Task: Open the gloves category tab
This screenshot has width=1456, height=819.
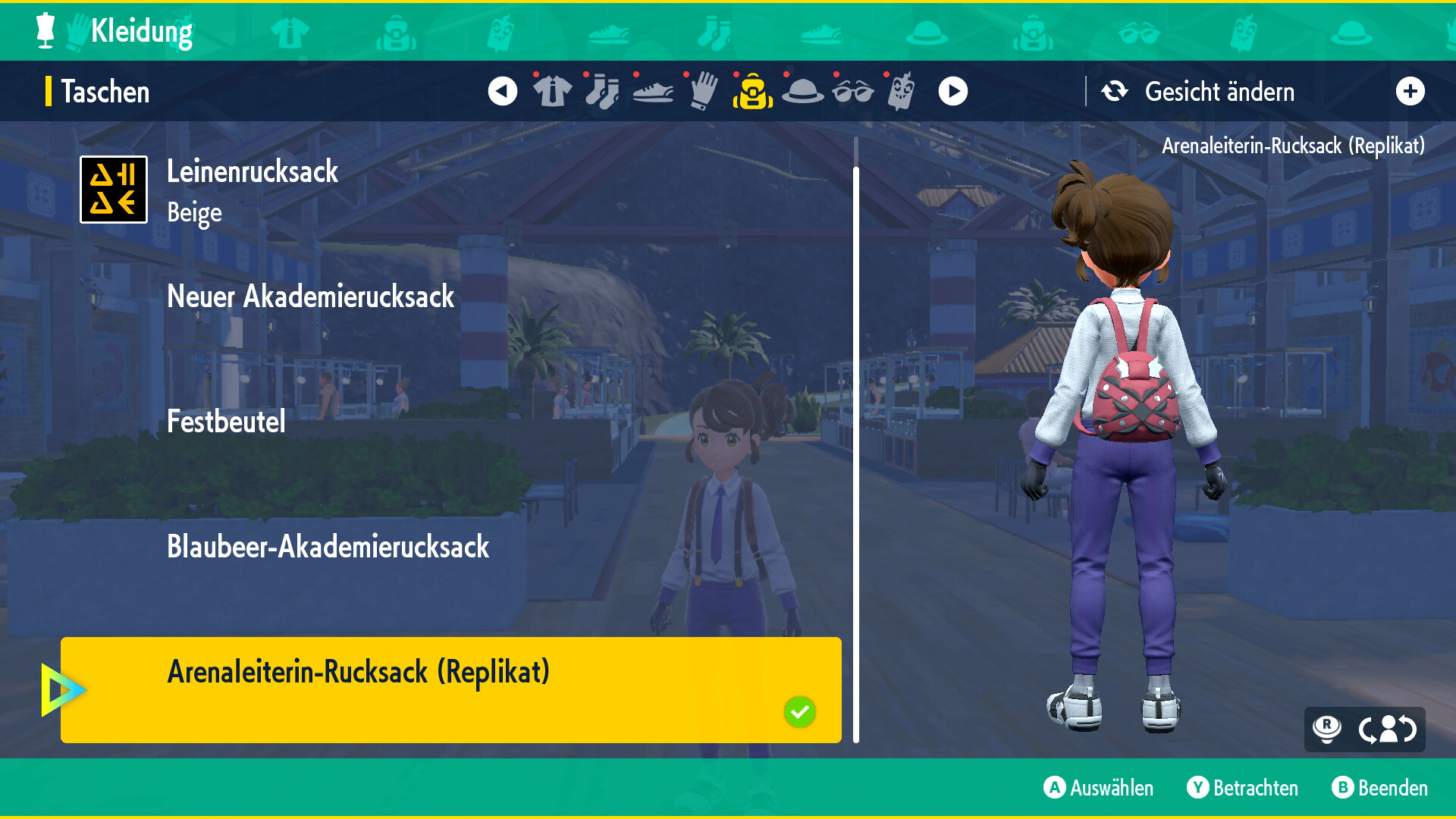Action: pyautogui.click(x=703, y=92)
